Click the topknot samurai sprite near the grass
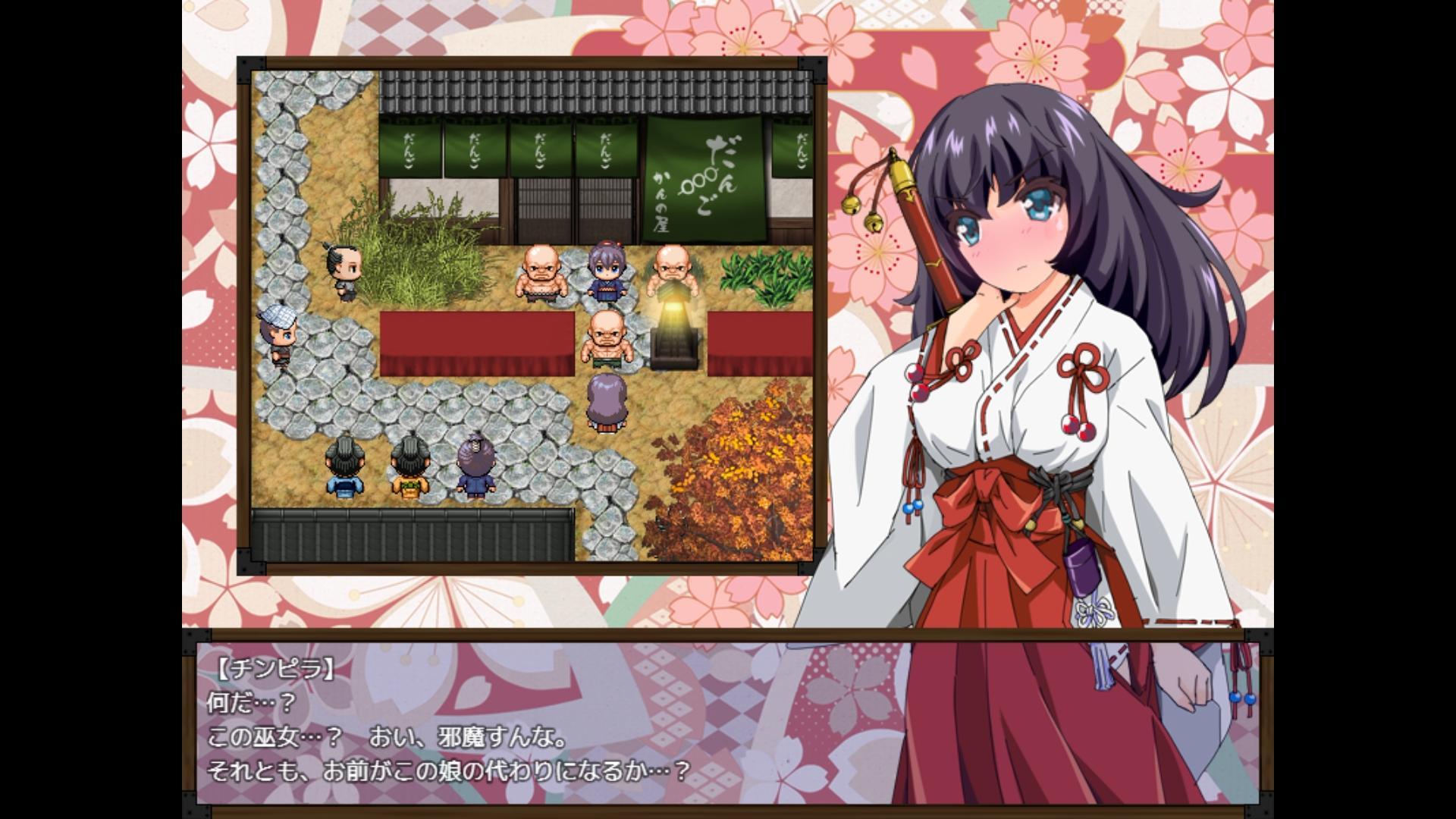Viewport: 1456px width, 819px height. (x=343, y=269)
